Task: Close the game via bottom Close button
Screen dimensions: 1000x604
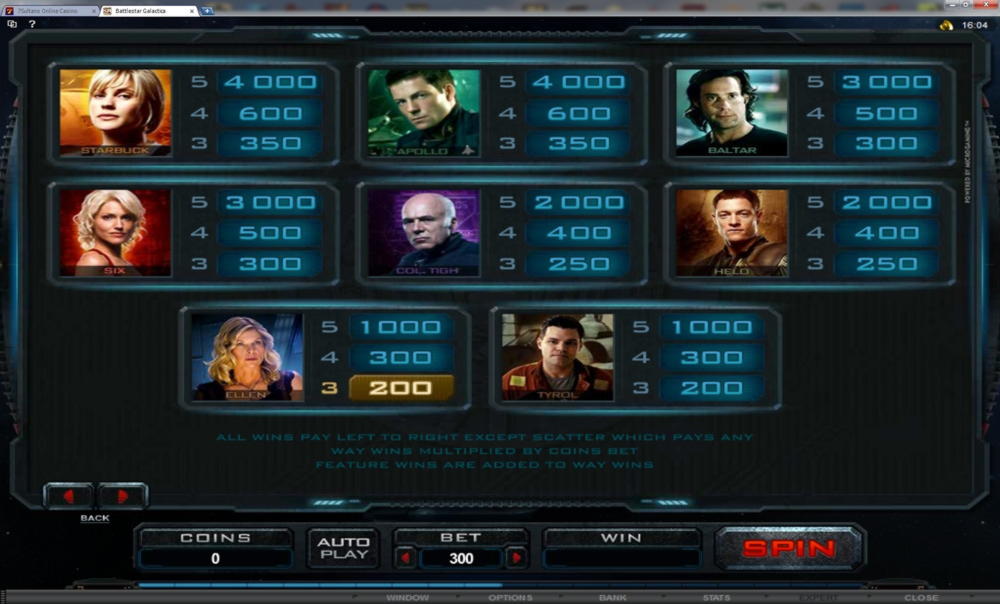Action: [921, 598]
